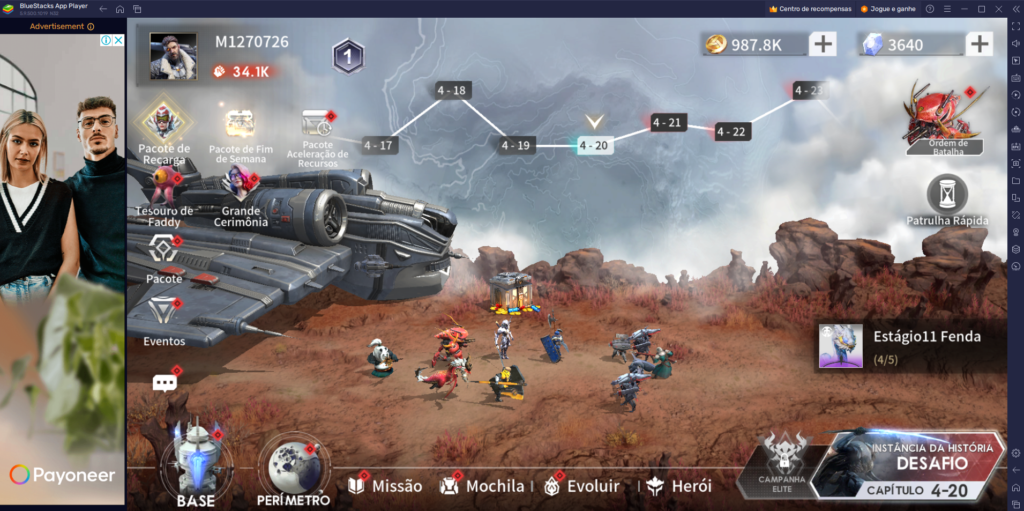
Task: Open the Missão menu
Action: pos(385,486)
